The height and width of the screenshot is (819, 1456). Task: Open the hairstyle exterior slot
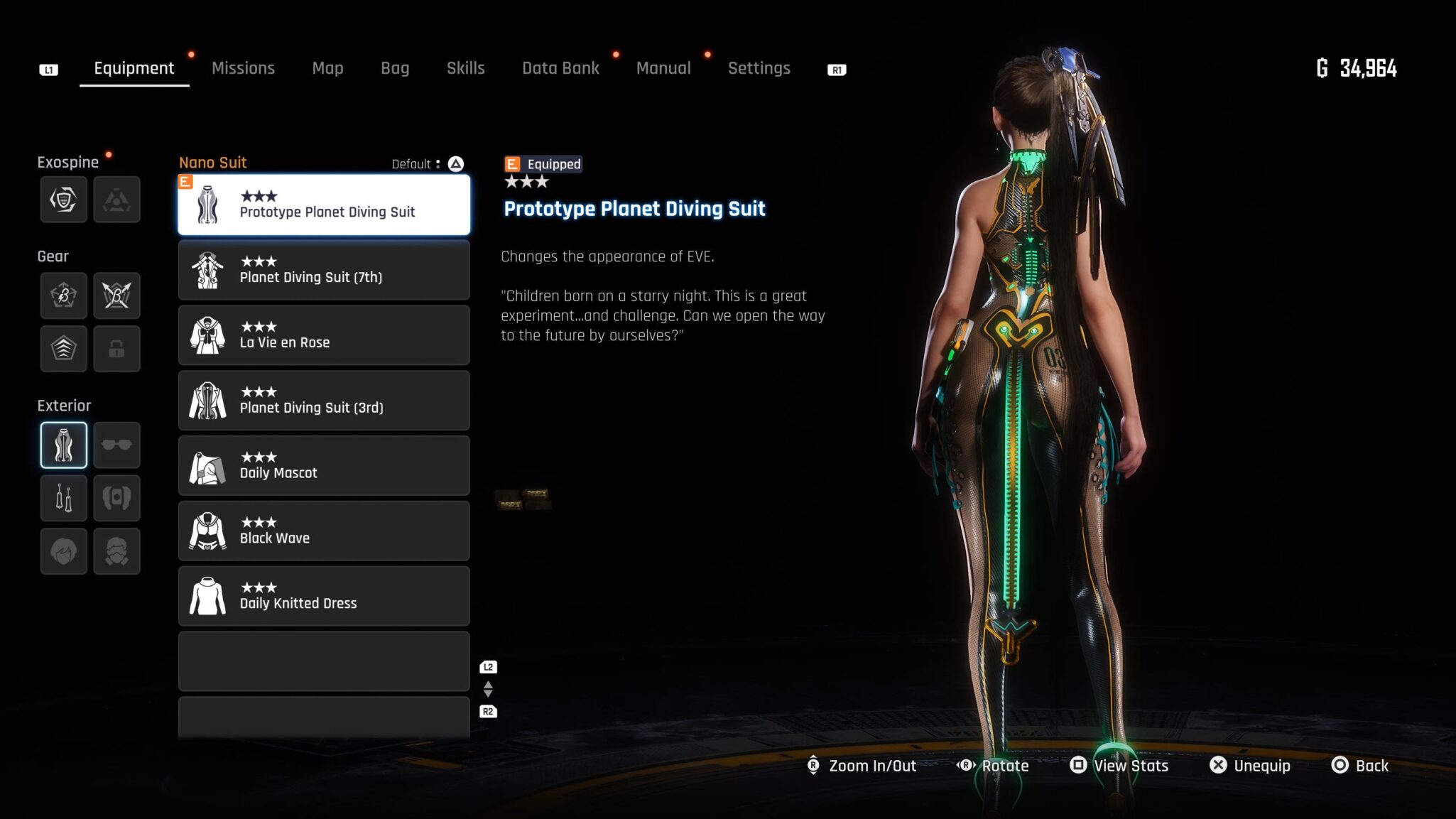point(64,551)
